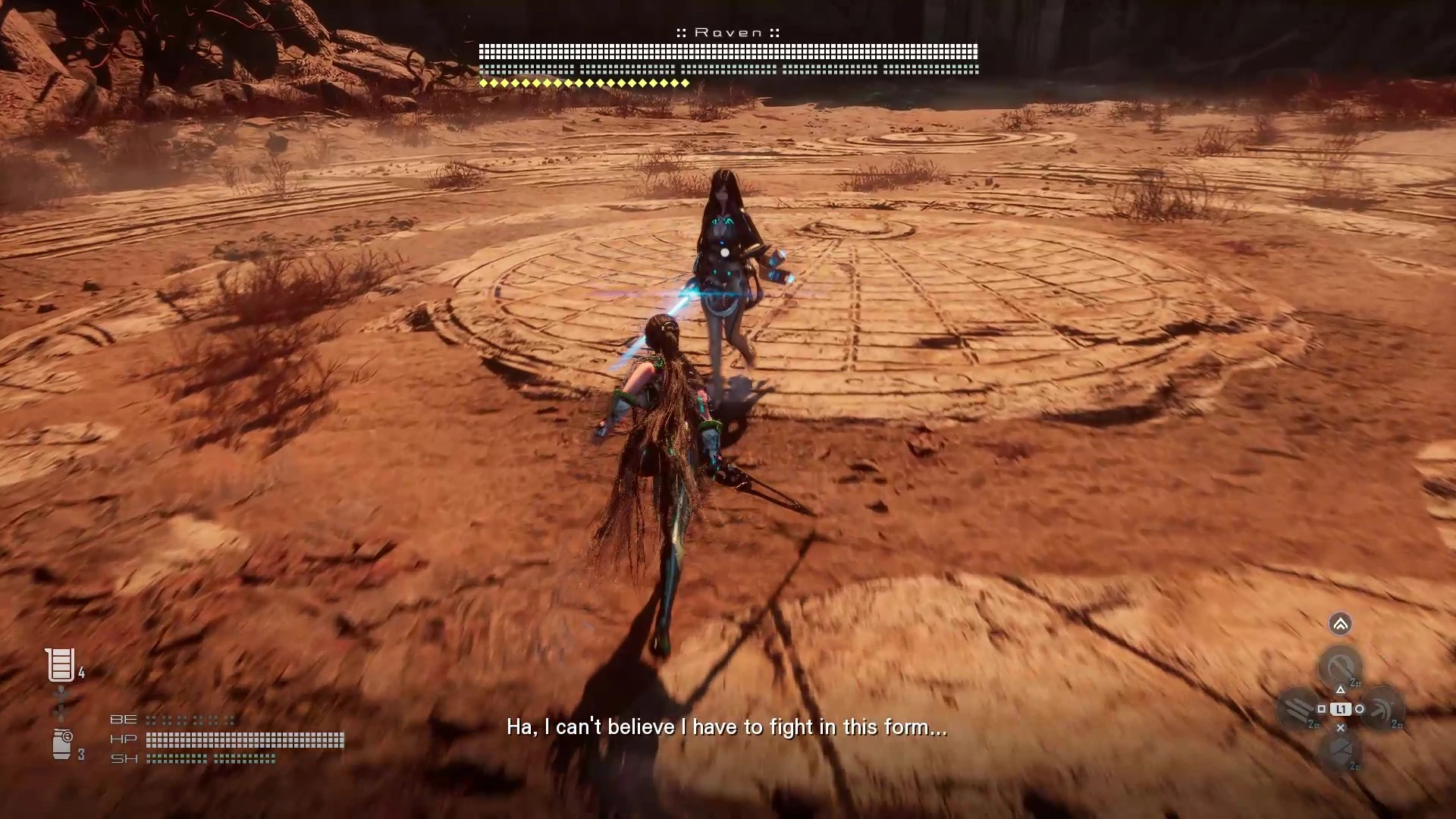Activate the counter skill bound to Triangle
1456x819 pixels.
point(1340,664)
